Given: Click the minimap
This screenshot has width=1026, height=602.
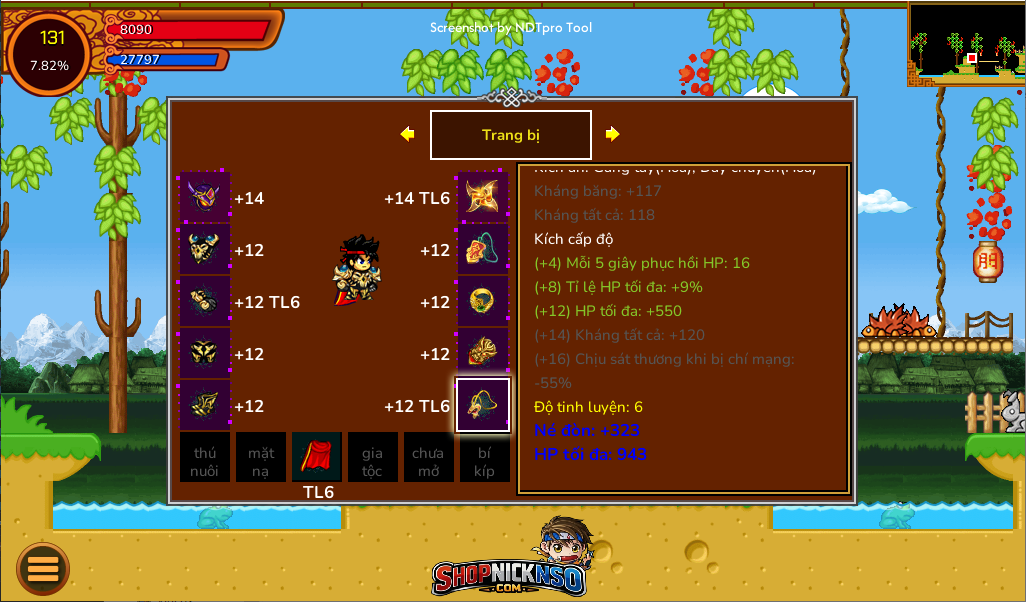Looking at the screenshot, I should click(966, 44).
